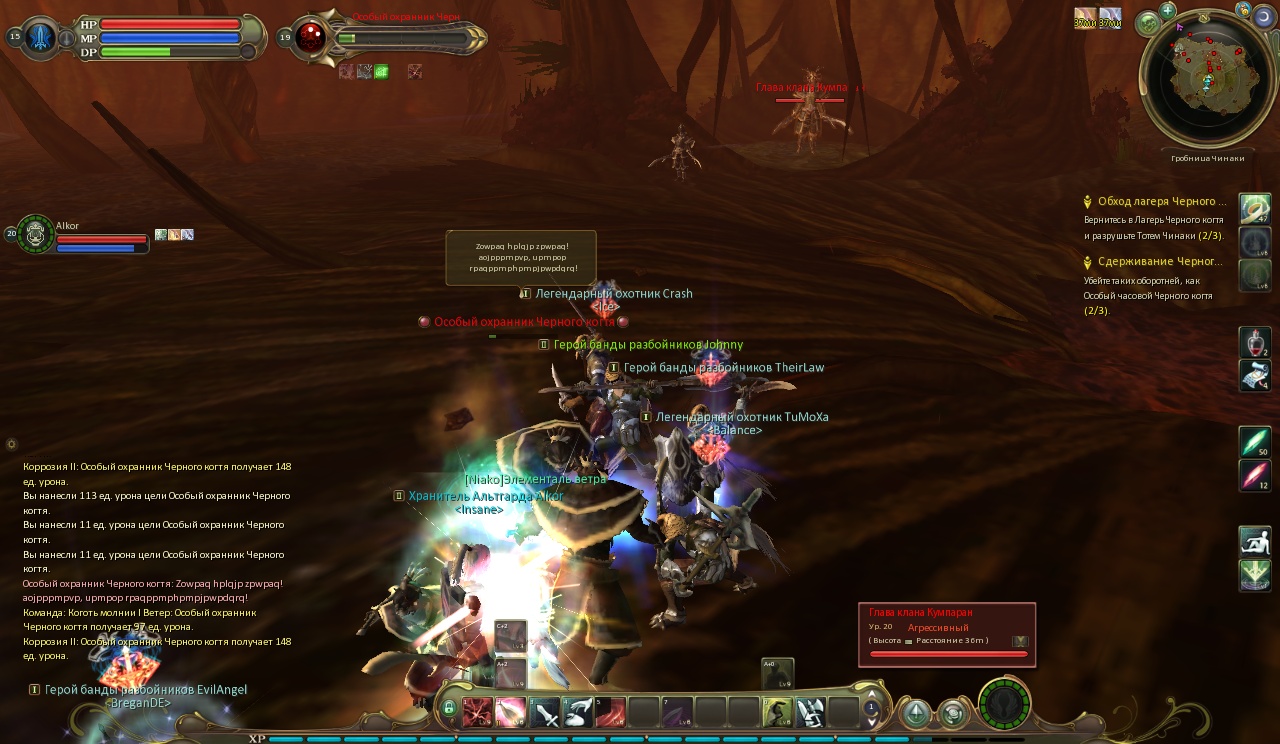Use the scroll item in the quickbar
The height and width of the screenshot is (744, 1280).
pyautogui.click(x=1255, y=376)
